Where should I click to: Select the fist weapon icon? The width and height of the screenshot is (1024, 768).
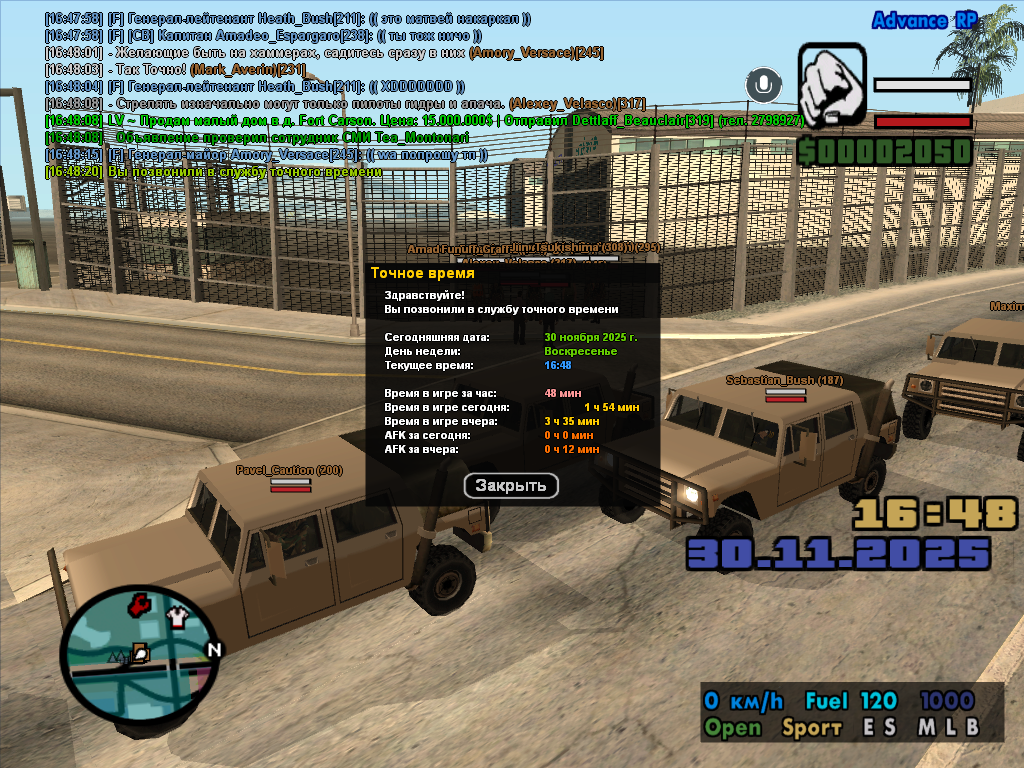(x=831, y=87)
